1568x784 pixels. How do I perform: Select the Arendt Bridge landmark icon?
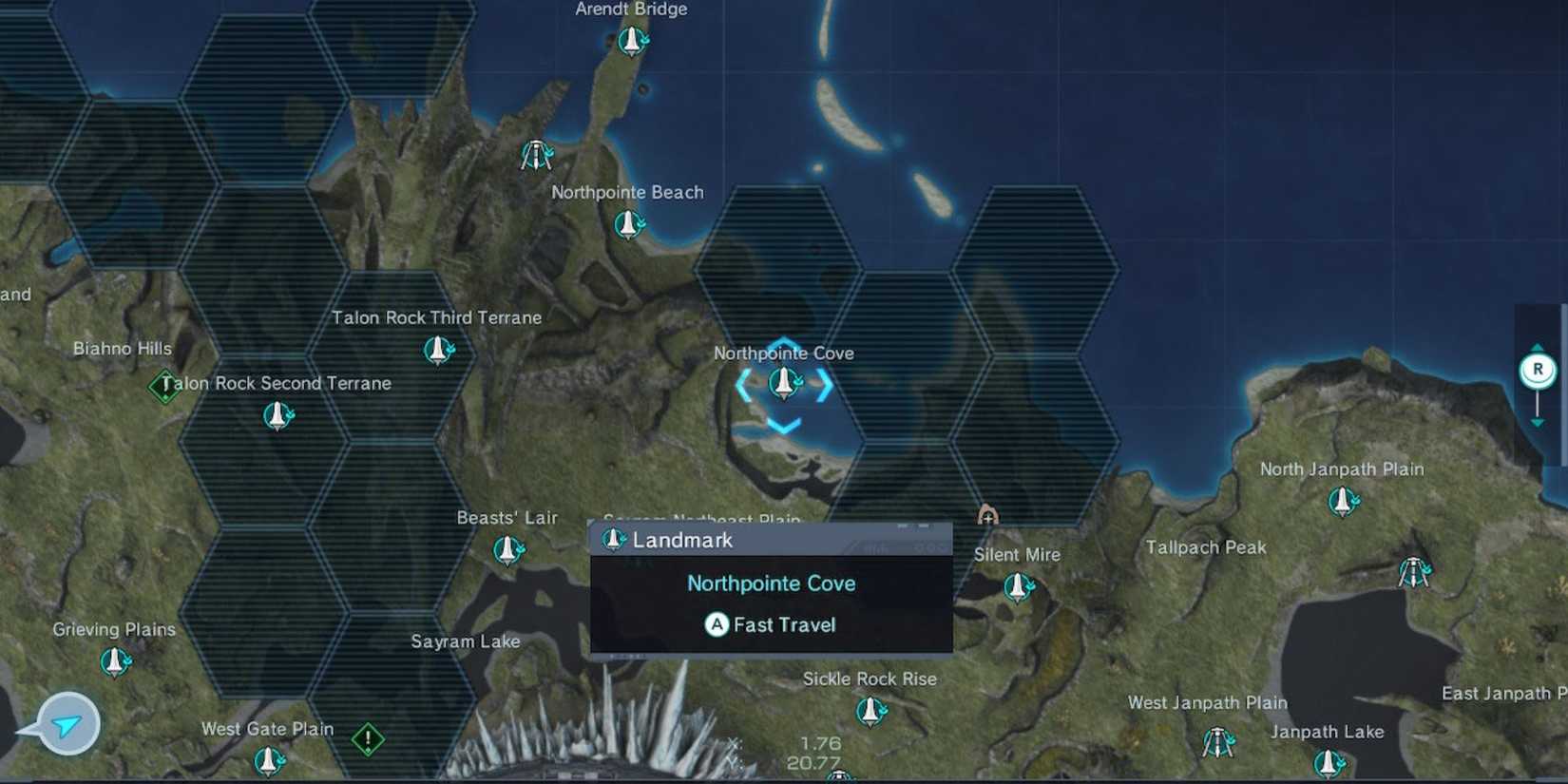point(631,40)
